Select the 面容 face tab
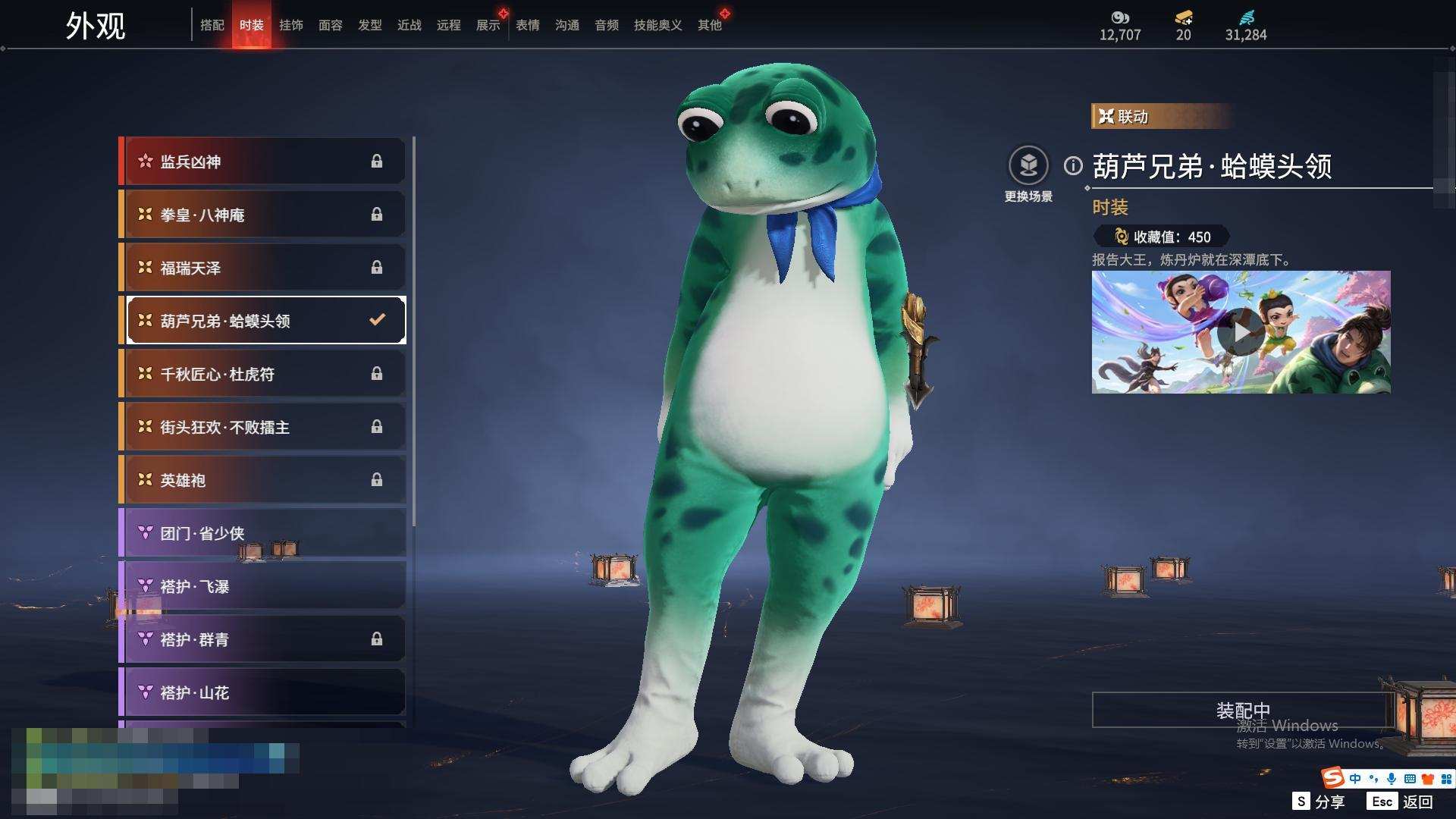The width and height of the screenshot is (1456, 819). click(331, 25)
